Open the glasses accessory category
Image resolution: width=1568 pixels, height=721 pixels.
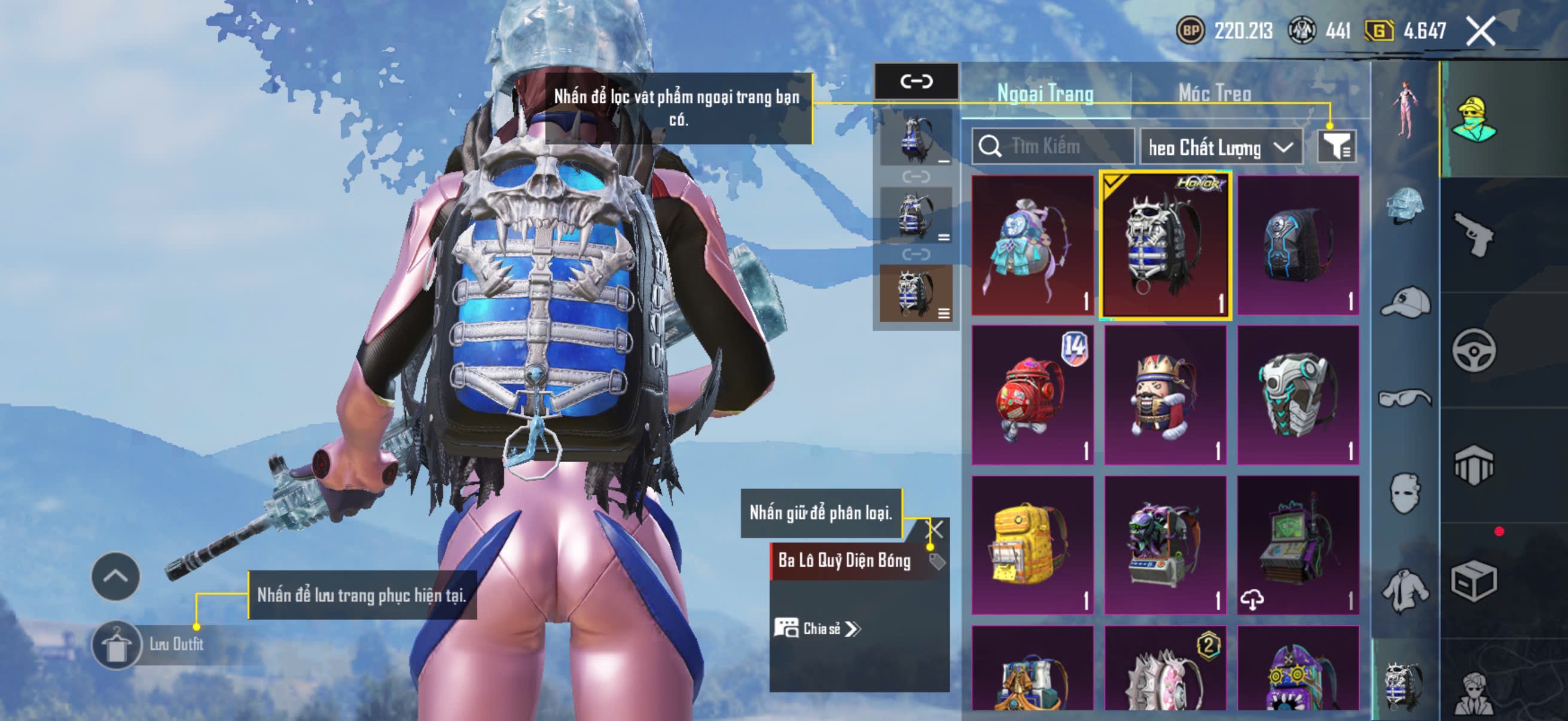[1405, 399]
